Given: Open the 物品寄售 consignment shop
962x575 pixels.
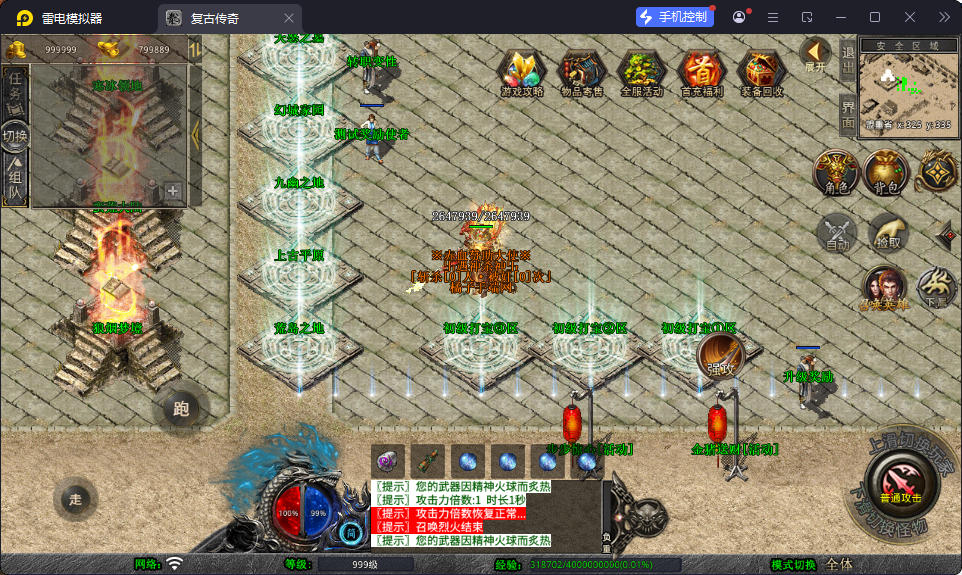Looking at the screenshot, I should pos(581,72).
